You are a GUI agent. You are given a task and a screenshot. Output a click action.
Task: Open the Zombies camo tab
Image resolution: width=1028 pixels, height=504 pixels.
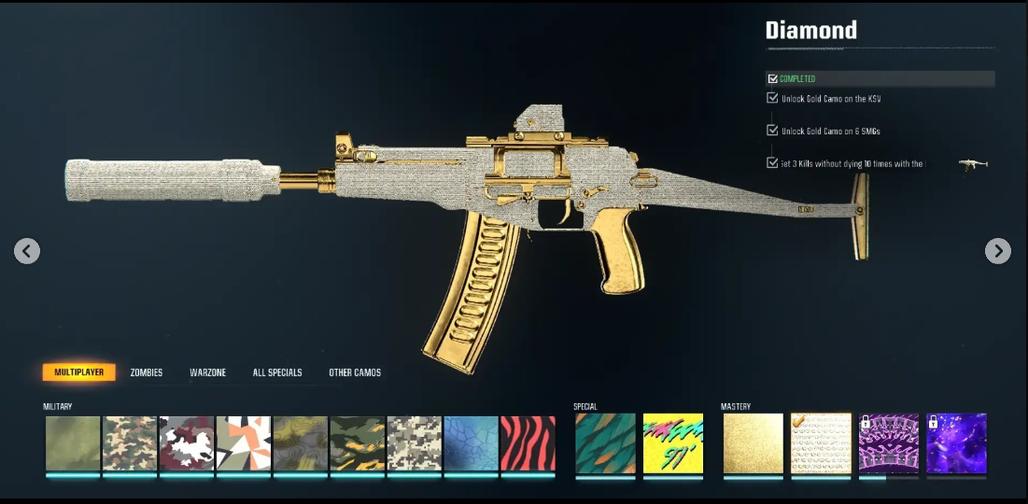click(x=146, y=373)
